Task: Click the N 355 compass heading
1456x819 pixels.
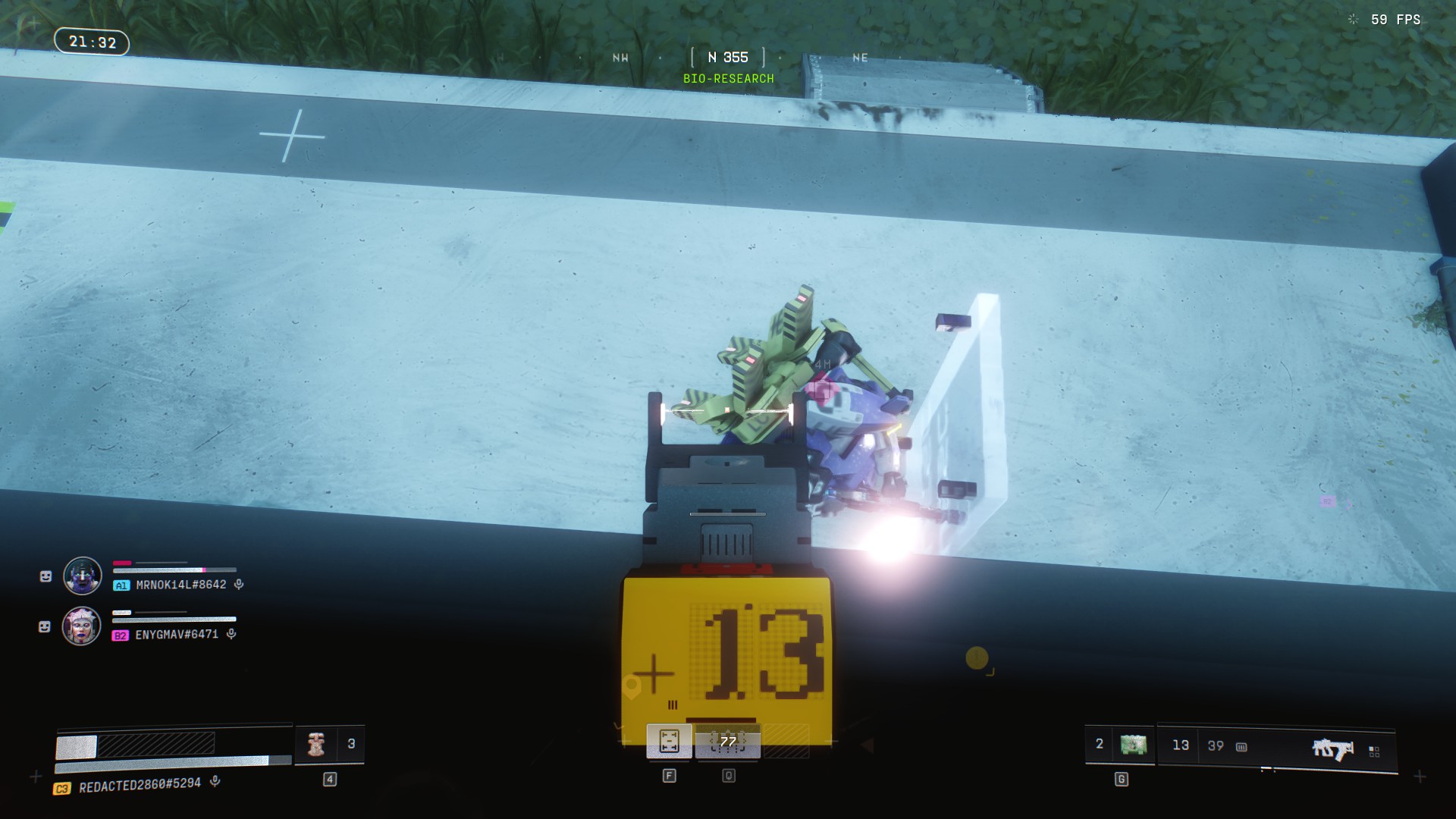Action: click(728, 58)
